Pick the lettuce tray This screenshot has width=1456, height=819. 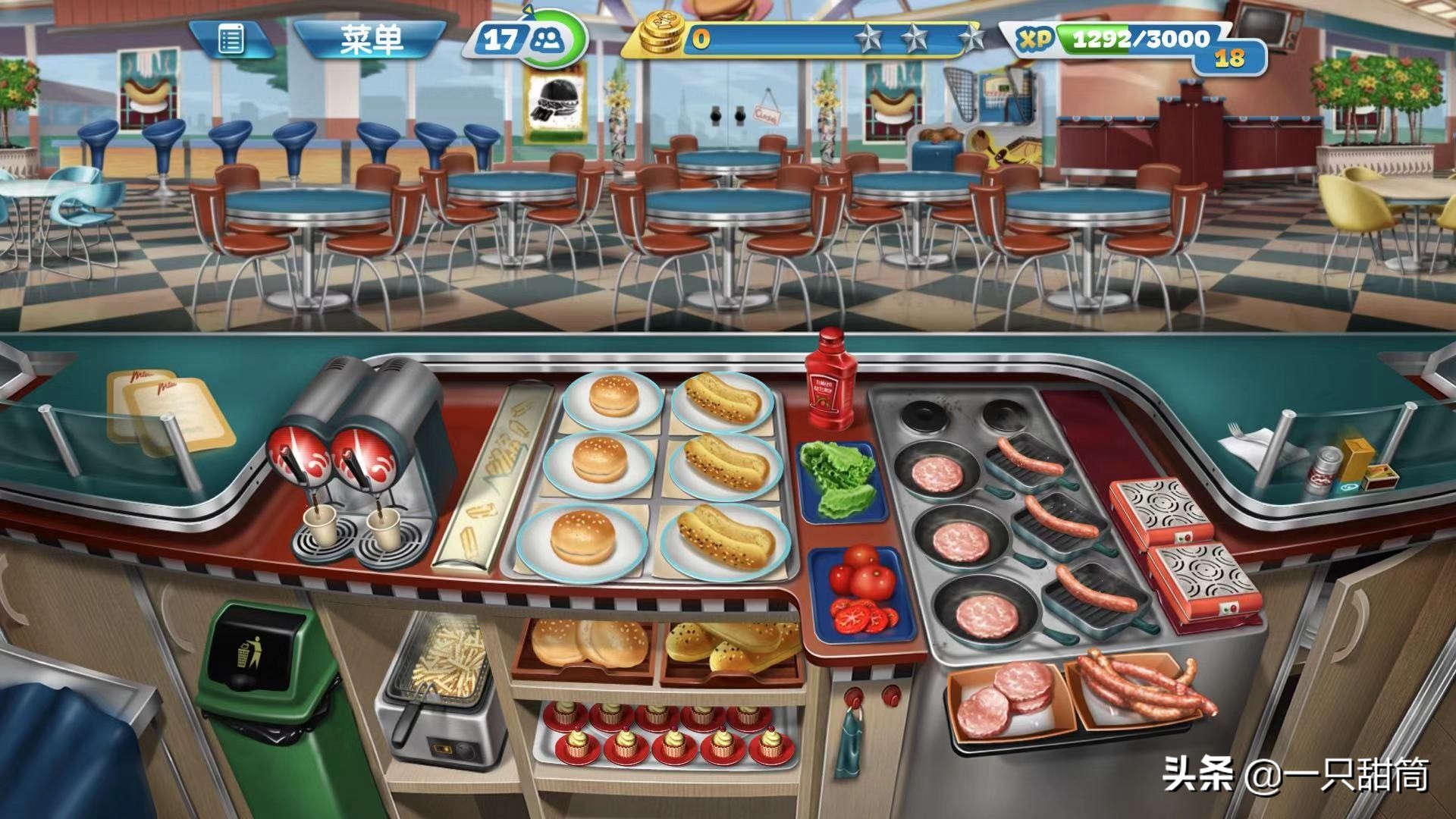(x=838, y=479)
